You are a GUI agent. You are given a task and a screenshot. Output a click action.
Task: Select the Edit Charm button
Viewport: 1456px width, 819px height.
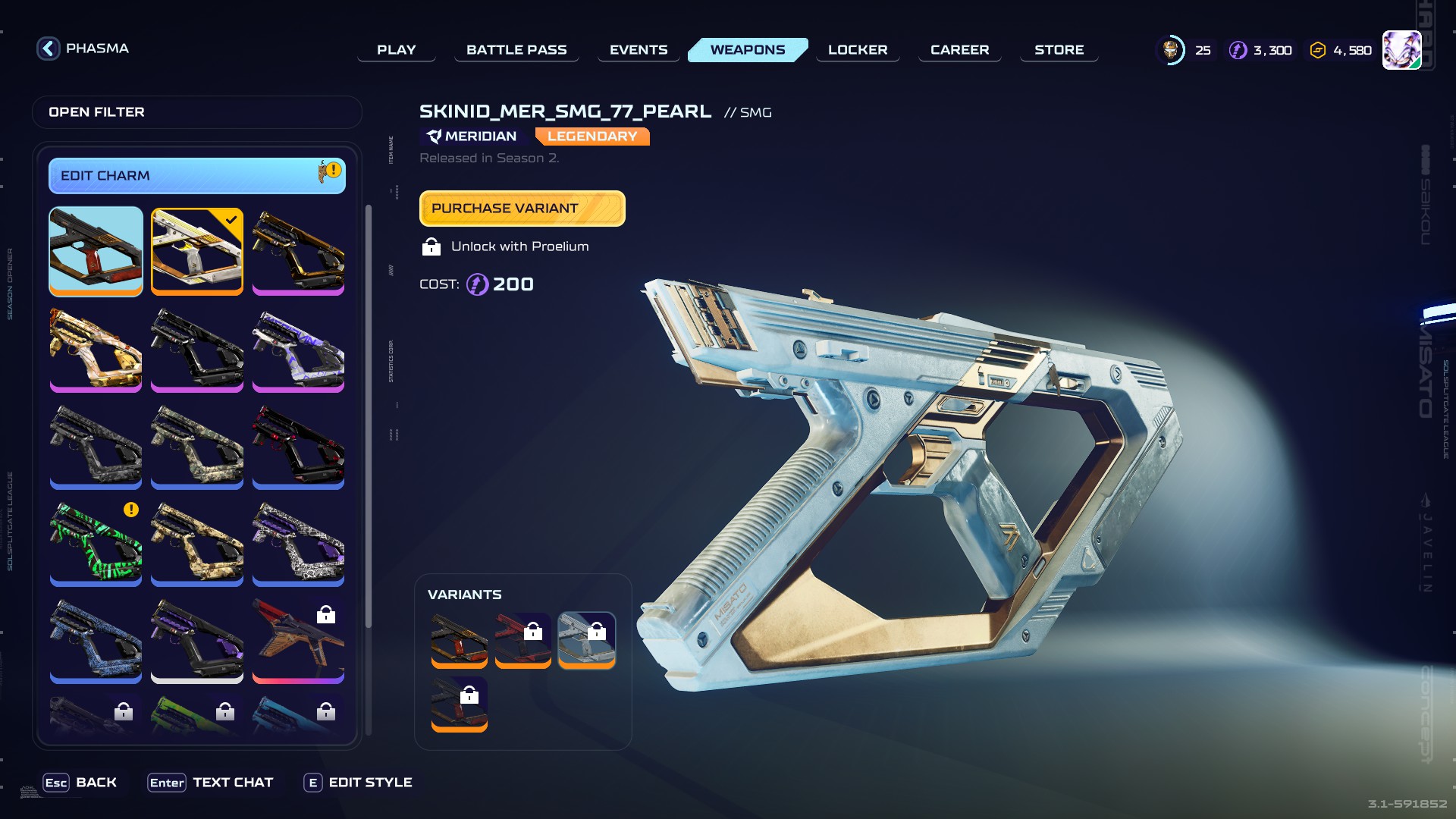[x=196, y=176]
